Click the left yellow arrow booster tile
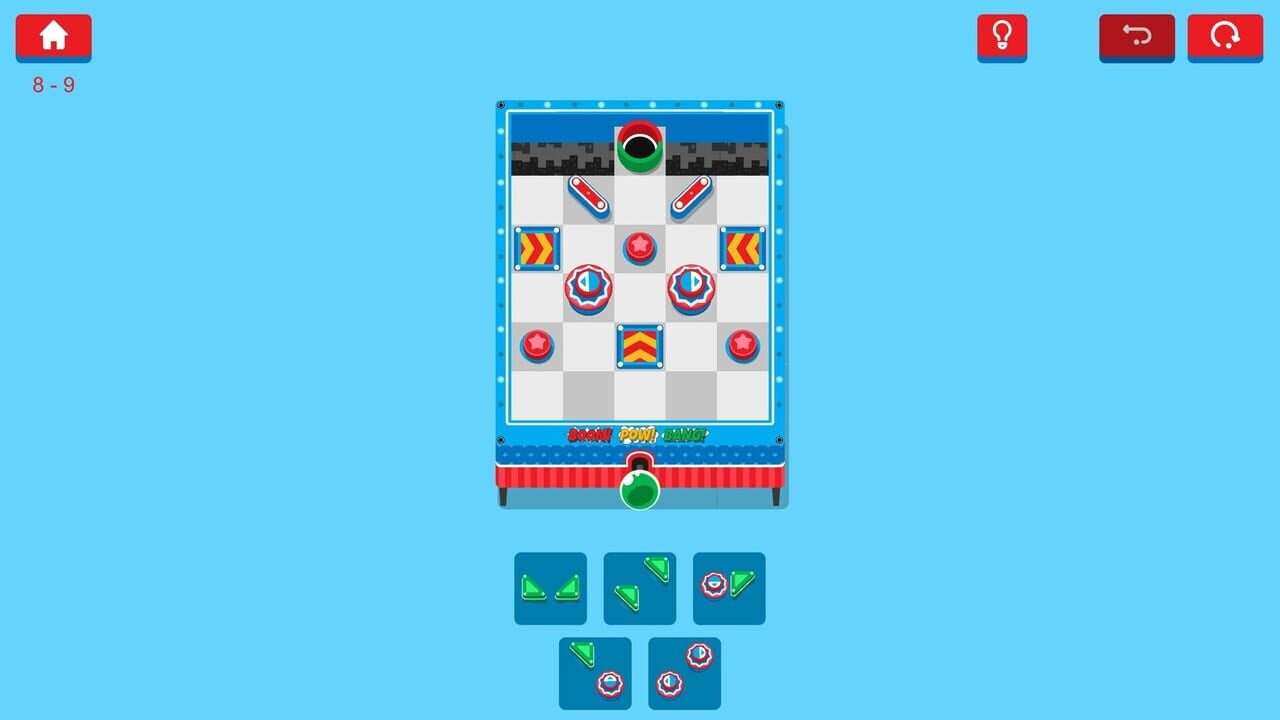The height and width of the screenshot is (720, 1280). [537, 250]
